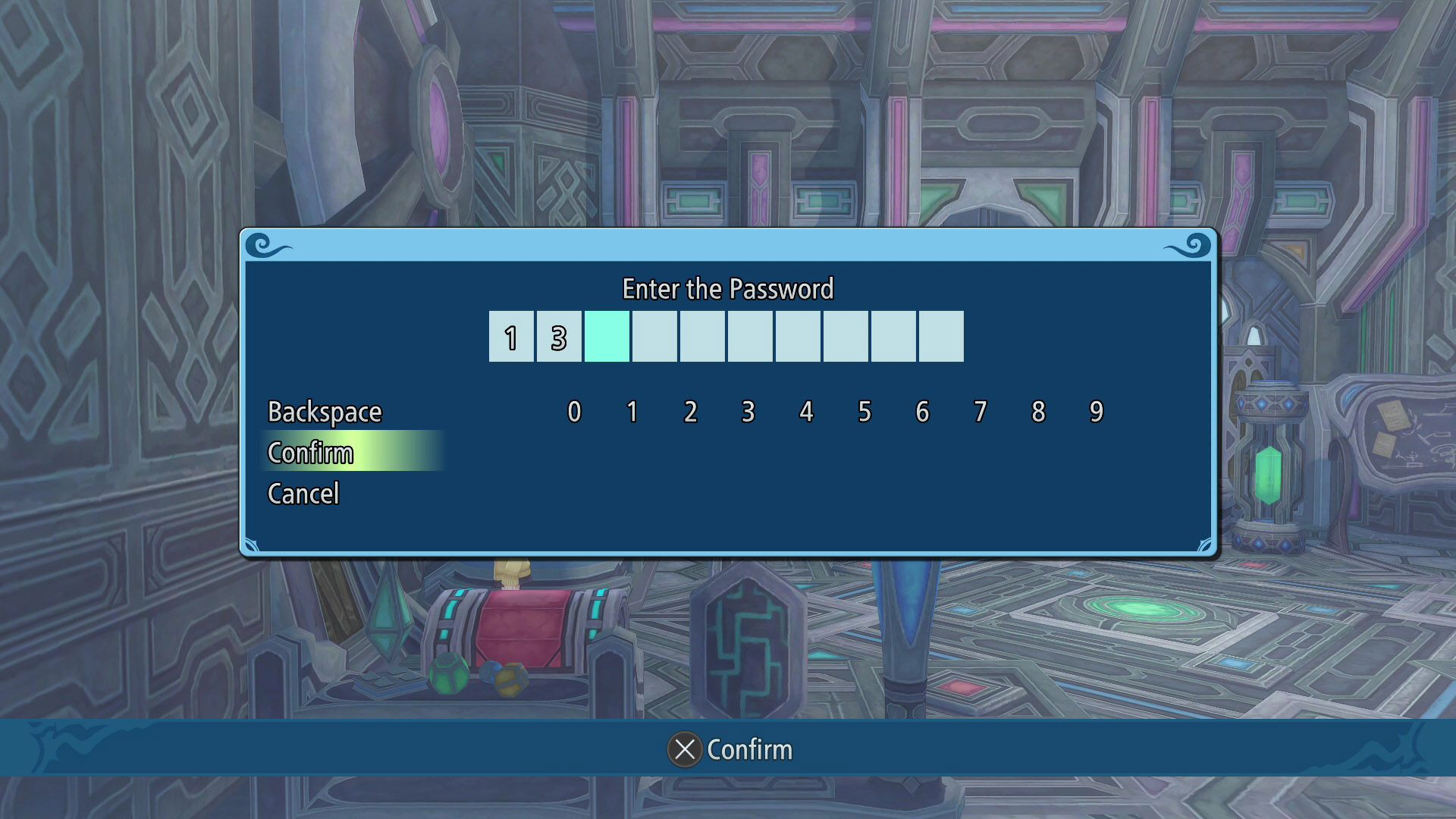The height and width of the screenshot is (819, 1456).
Task: Pick the number 1 from the digit row
Action: pos(632,412)
